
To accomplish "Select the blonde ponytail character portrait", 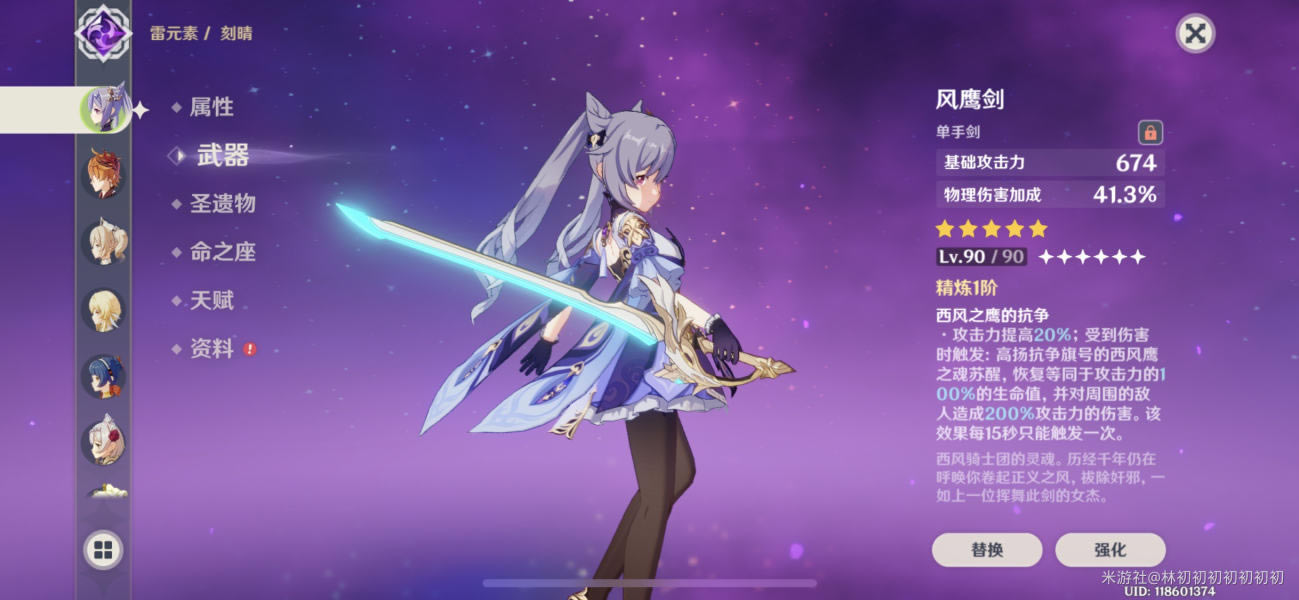I will [x=104, y=243].
